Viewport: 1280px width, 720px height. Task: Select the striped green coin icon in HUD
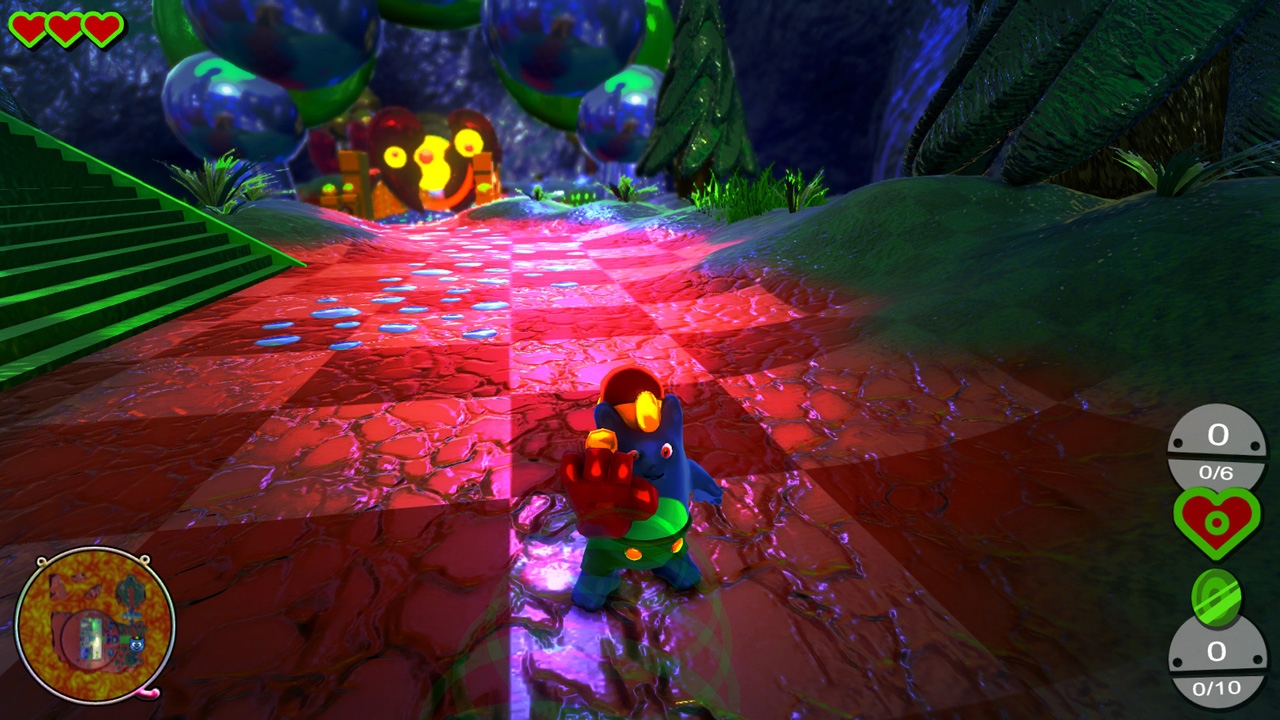pos(1216,595)
